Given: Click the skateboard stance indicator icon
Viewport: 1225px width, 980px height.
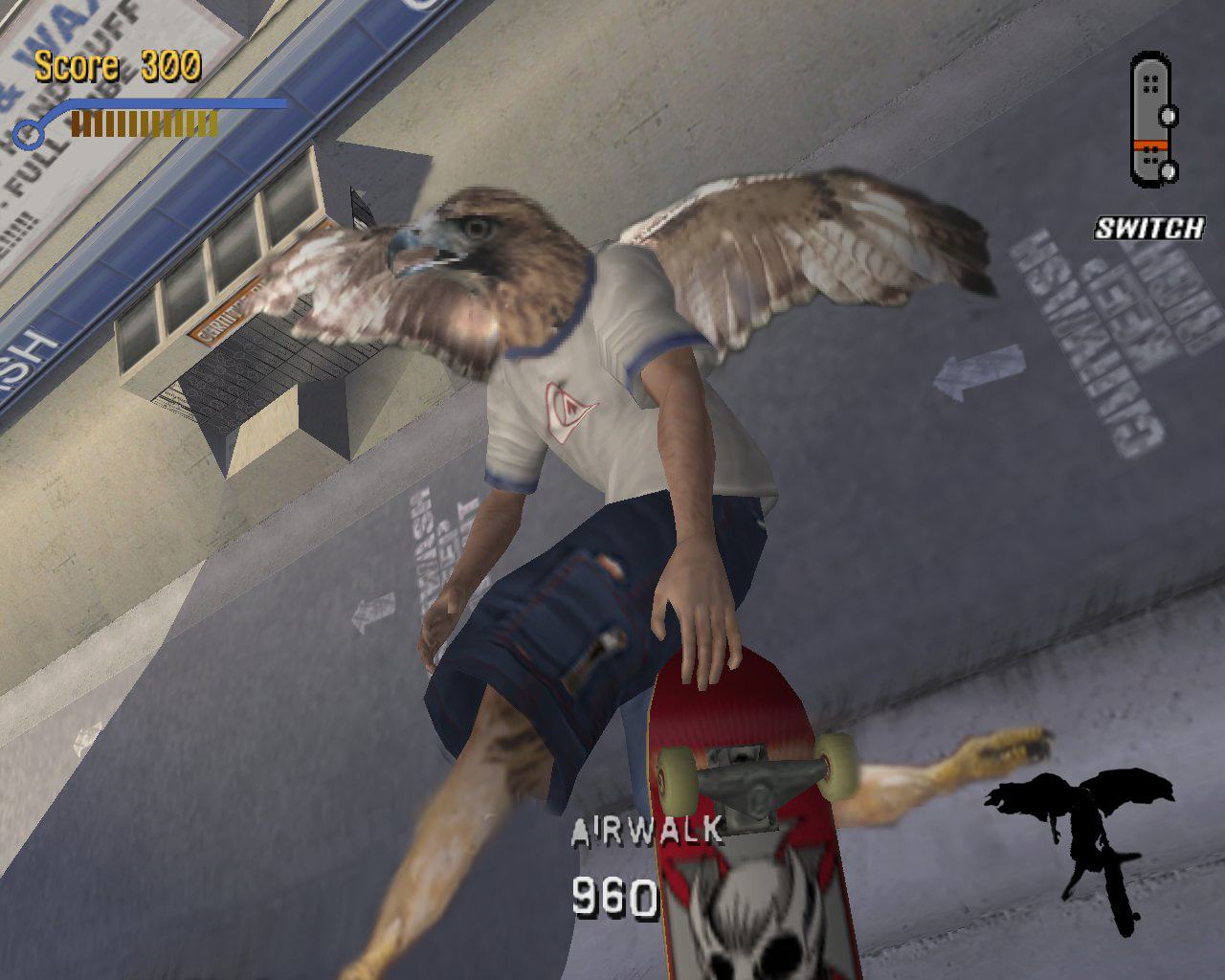Looking at the screenshot, I should pyautogui.click(x=1153, y=119).
